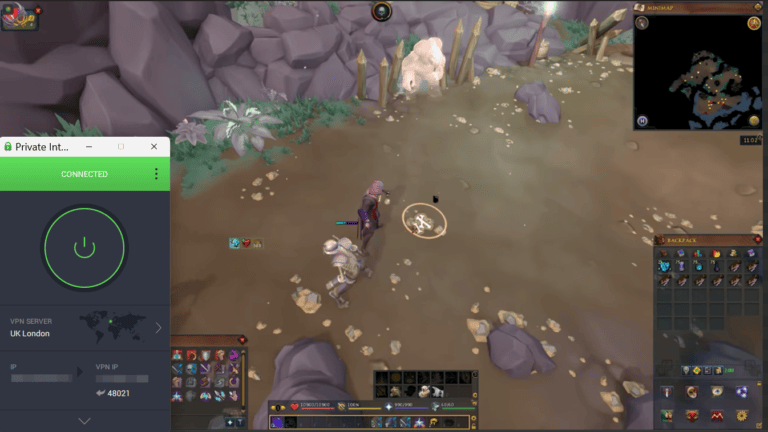
Task: Minimize the Private Internet Access window
Action: pos(88,147)
